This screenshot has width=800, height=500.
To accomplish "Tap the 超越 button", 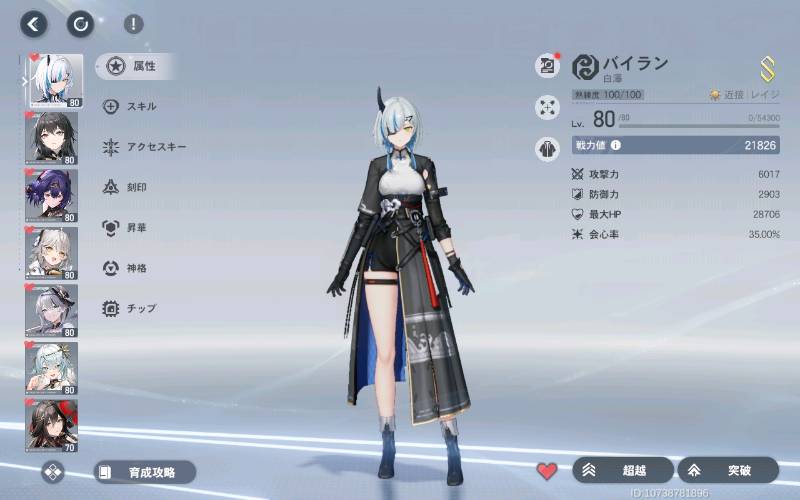I will pyautogui.click(x=624, y=470).
